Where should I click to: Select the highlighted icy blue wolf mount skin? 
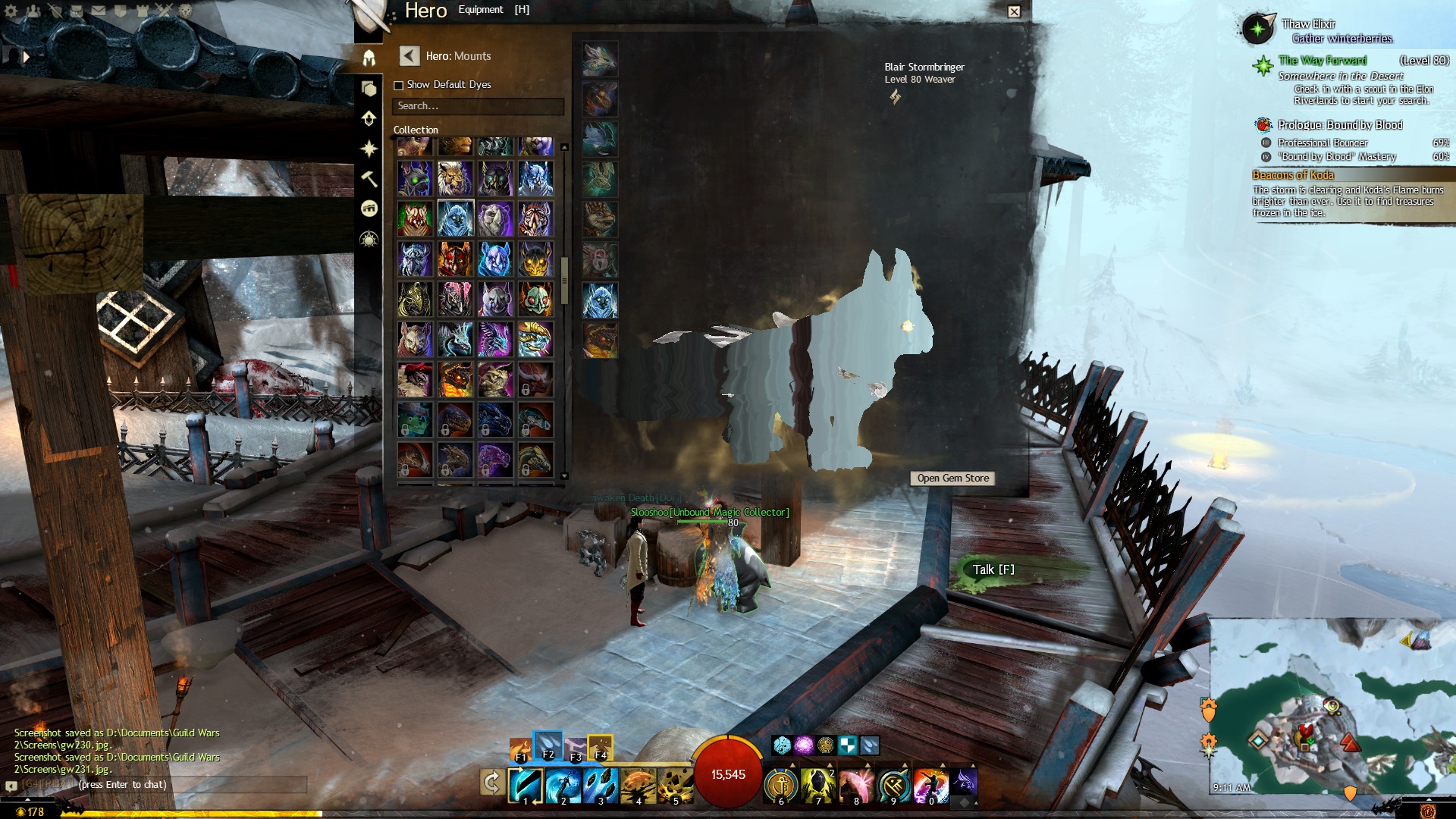[456, 219]
